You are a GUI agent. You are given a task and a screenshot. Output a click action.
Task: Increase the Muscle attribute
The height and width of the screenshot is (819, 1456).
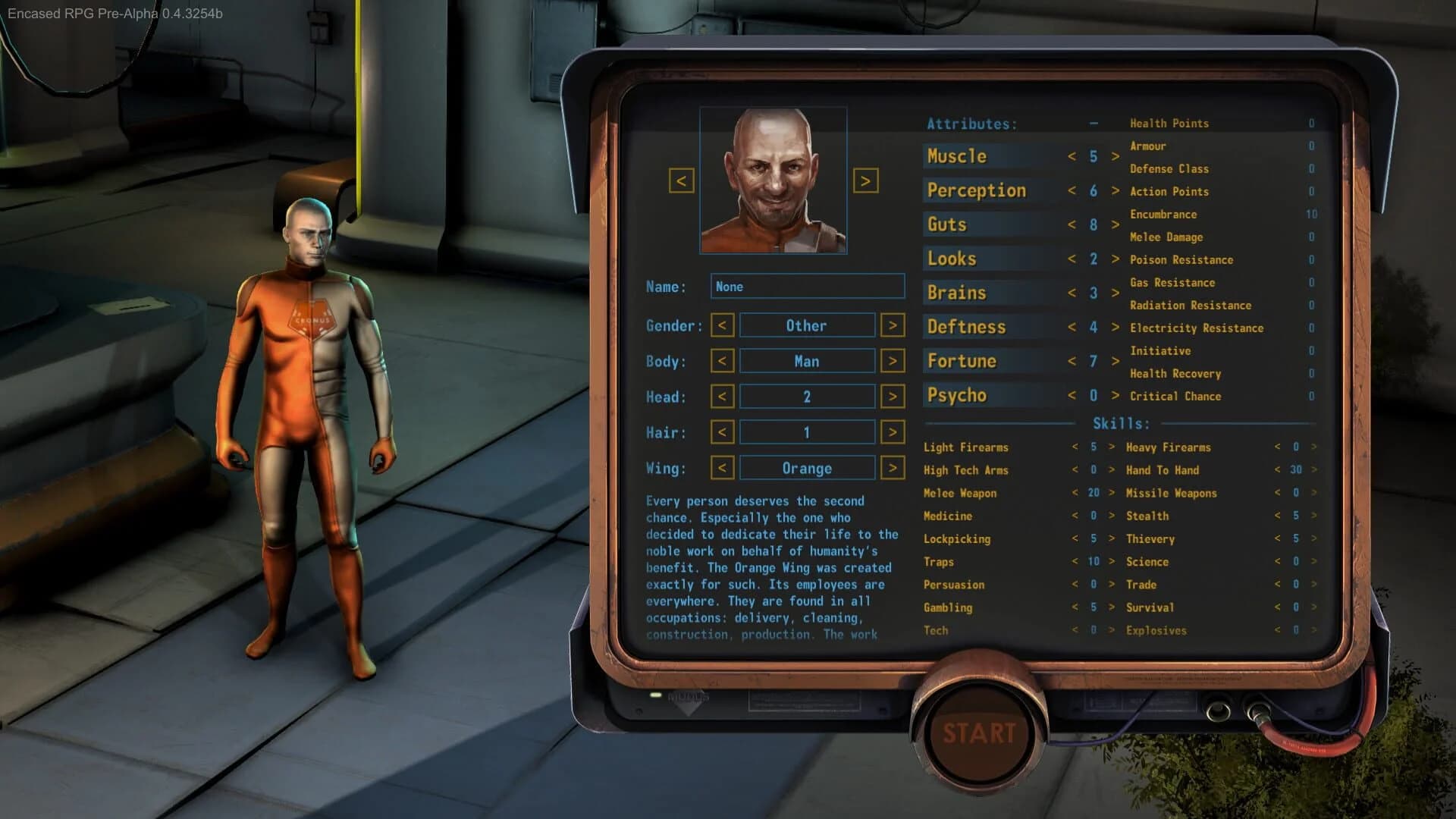coord(1115,156)
